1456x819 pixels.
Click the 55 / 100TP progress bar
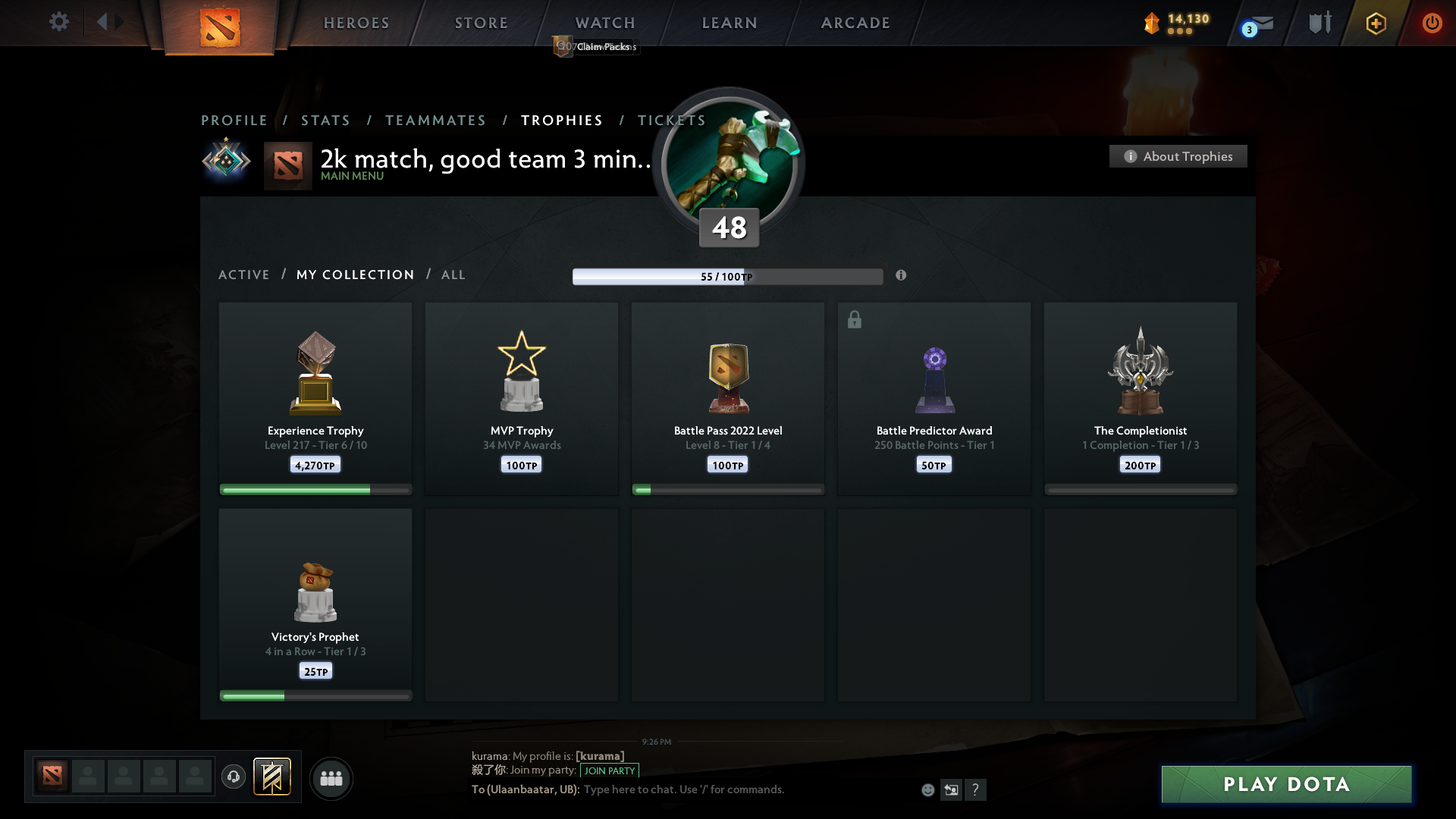[728, 276]
